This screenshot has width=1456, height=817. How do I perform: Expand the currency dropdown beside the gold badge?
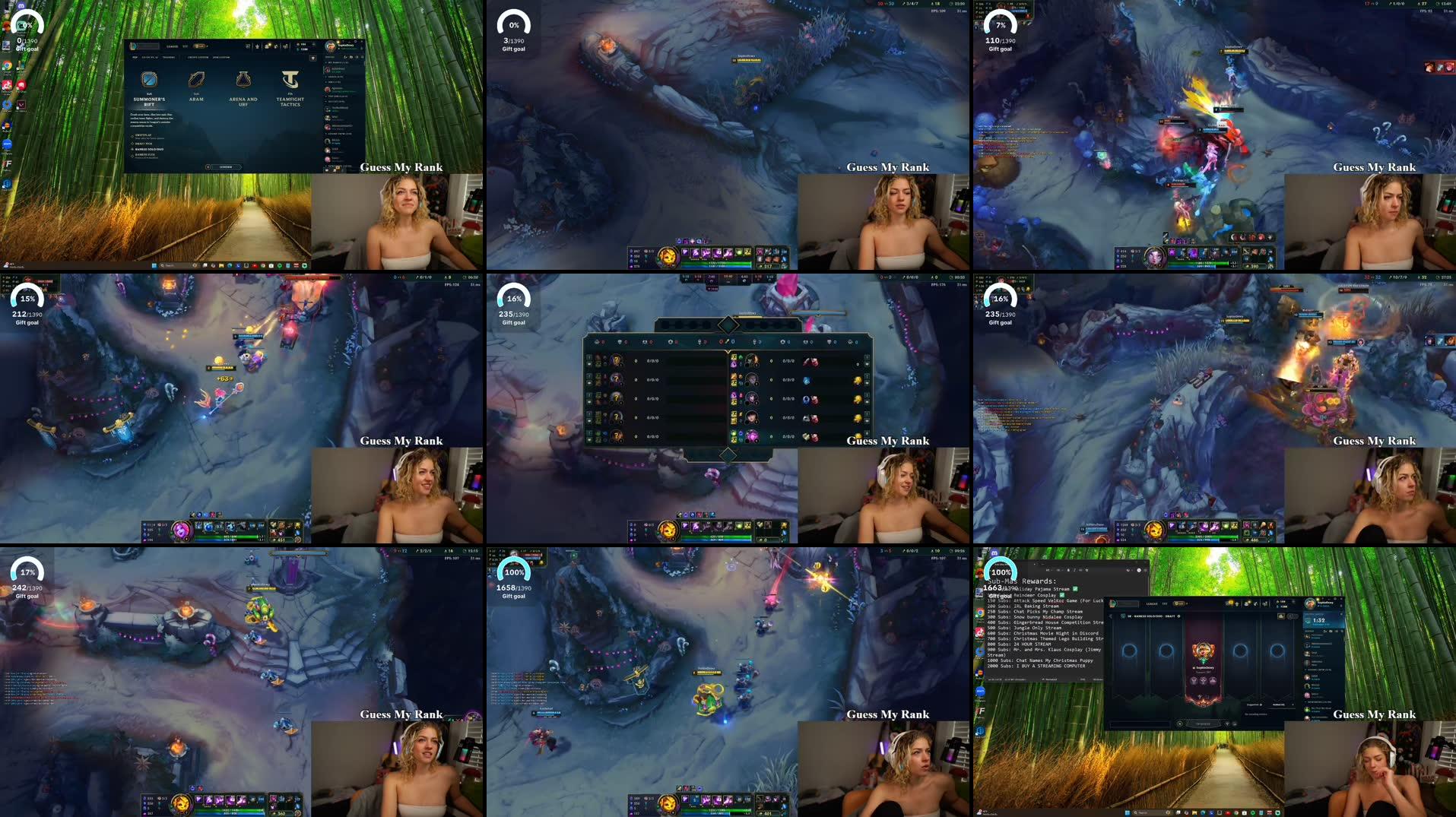[x=208, y=46]
